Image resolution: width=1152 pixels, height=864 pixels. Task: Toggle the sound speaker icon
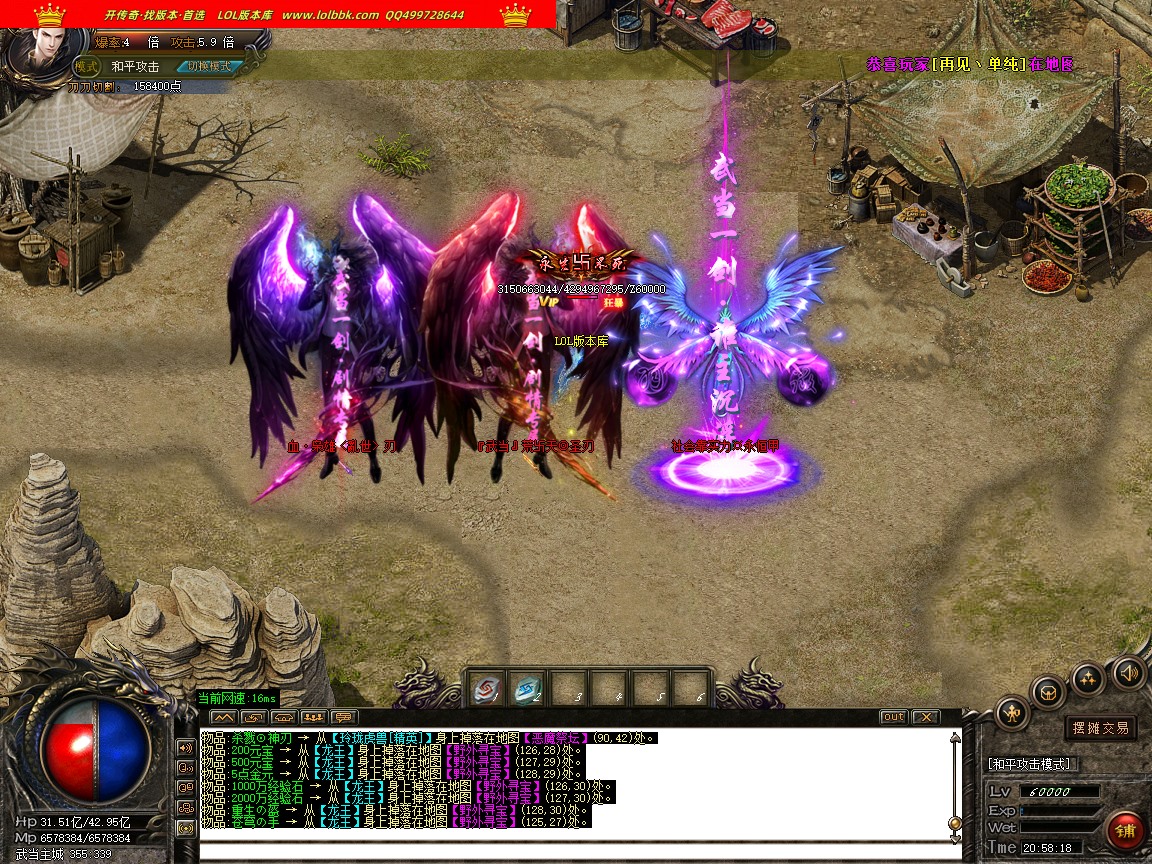[1128, 672]
